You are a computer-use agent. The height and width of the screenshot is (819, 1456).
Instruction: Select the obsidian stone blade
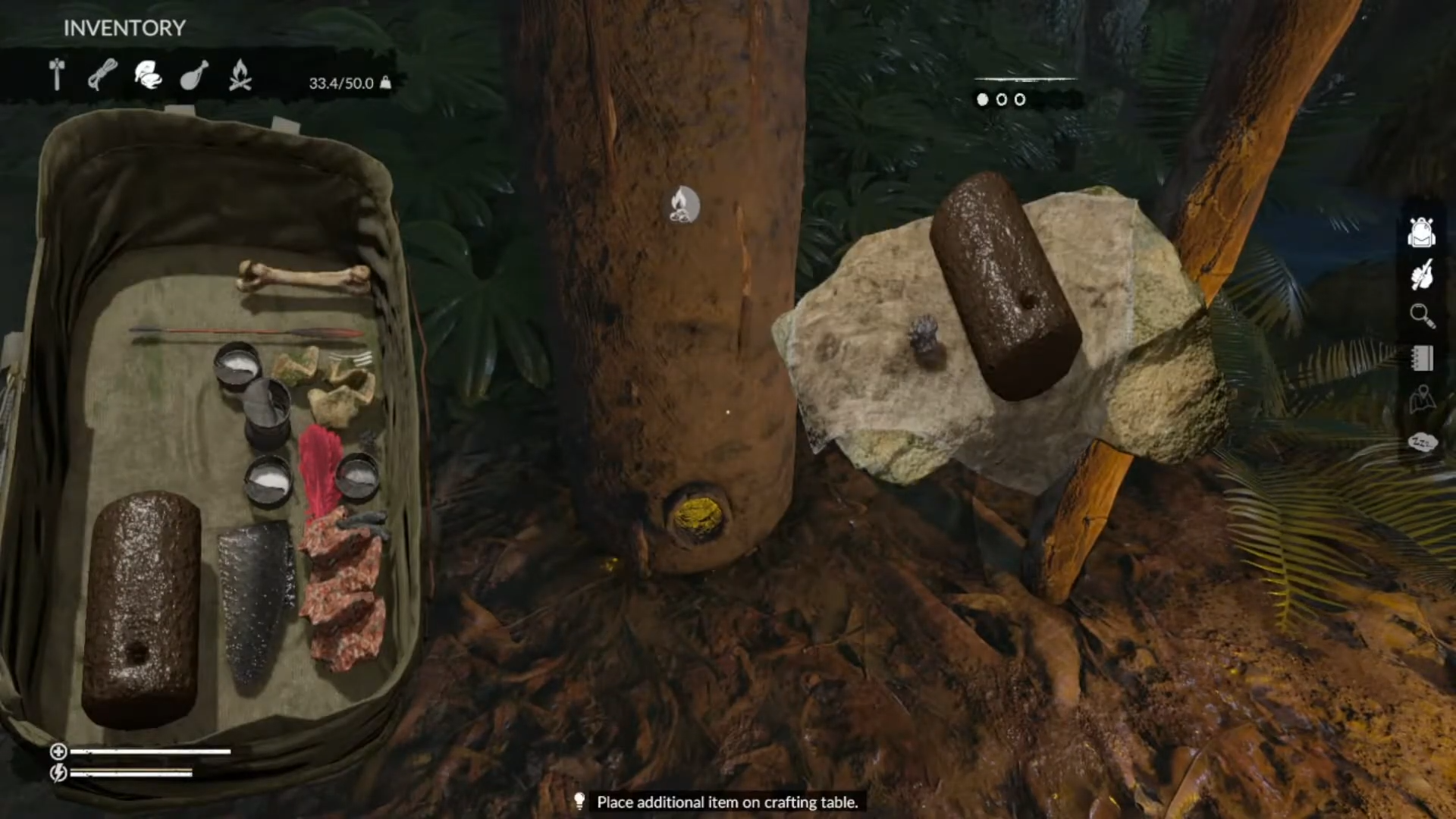pyautogui.click(x=256, y=599)
